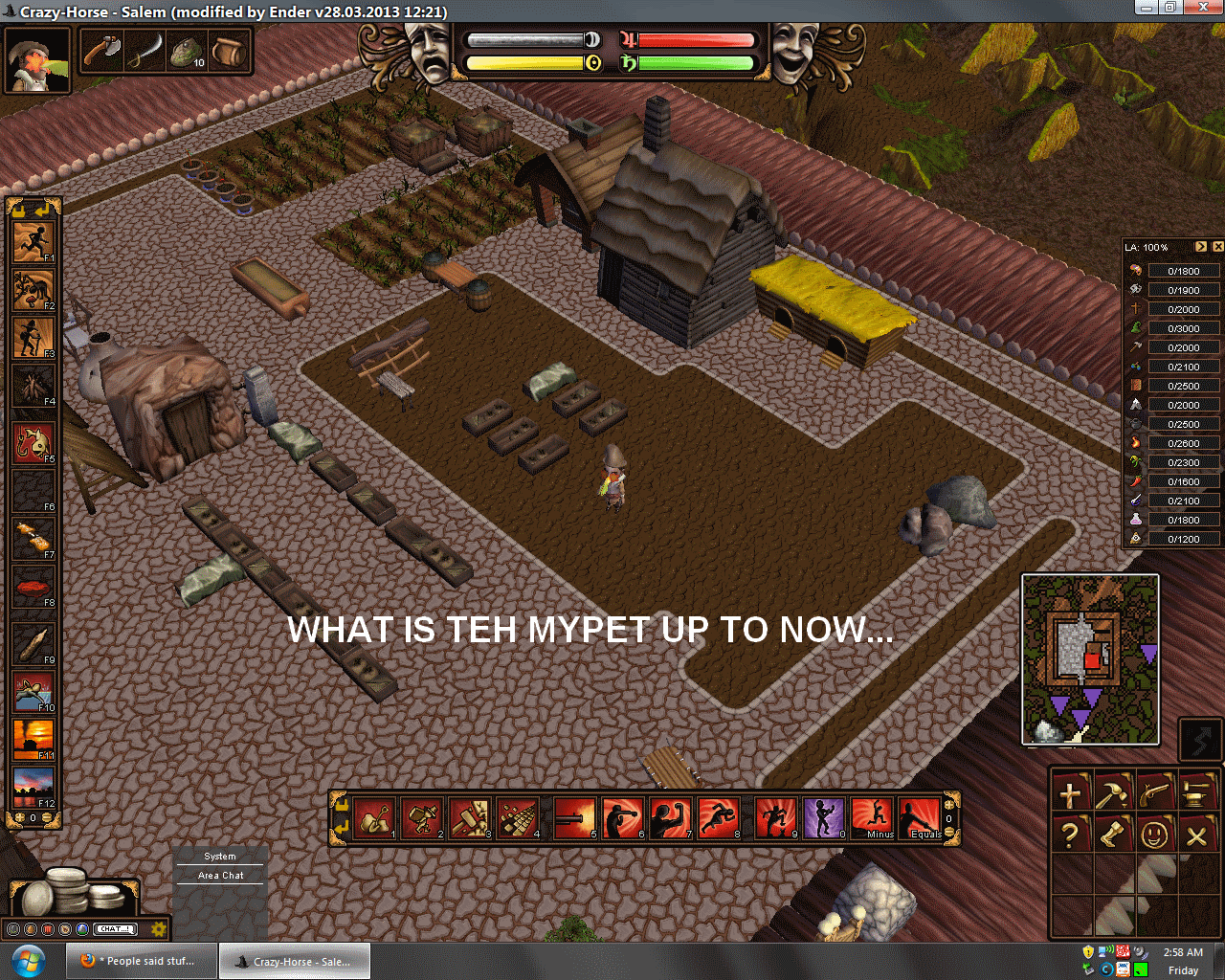The height and width of the screenshot is (980, 1225).
Task: Select the mossy stone stack of 10
Action: point(187,51)
